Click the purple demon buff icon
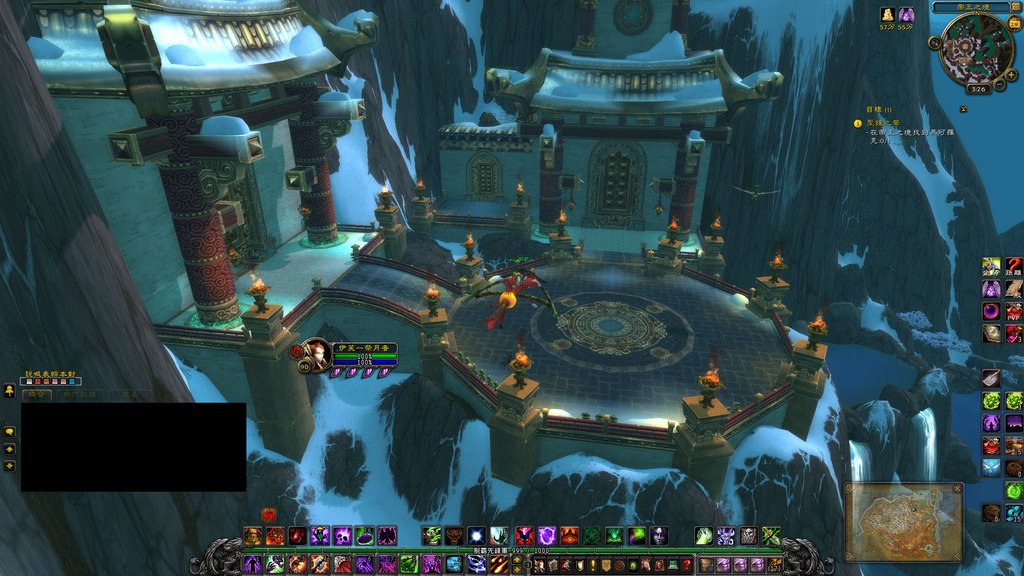1024x576 pixels. (905, 15)
